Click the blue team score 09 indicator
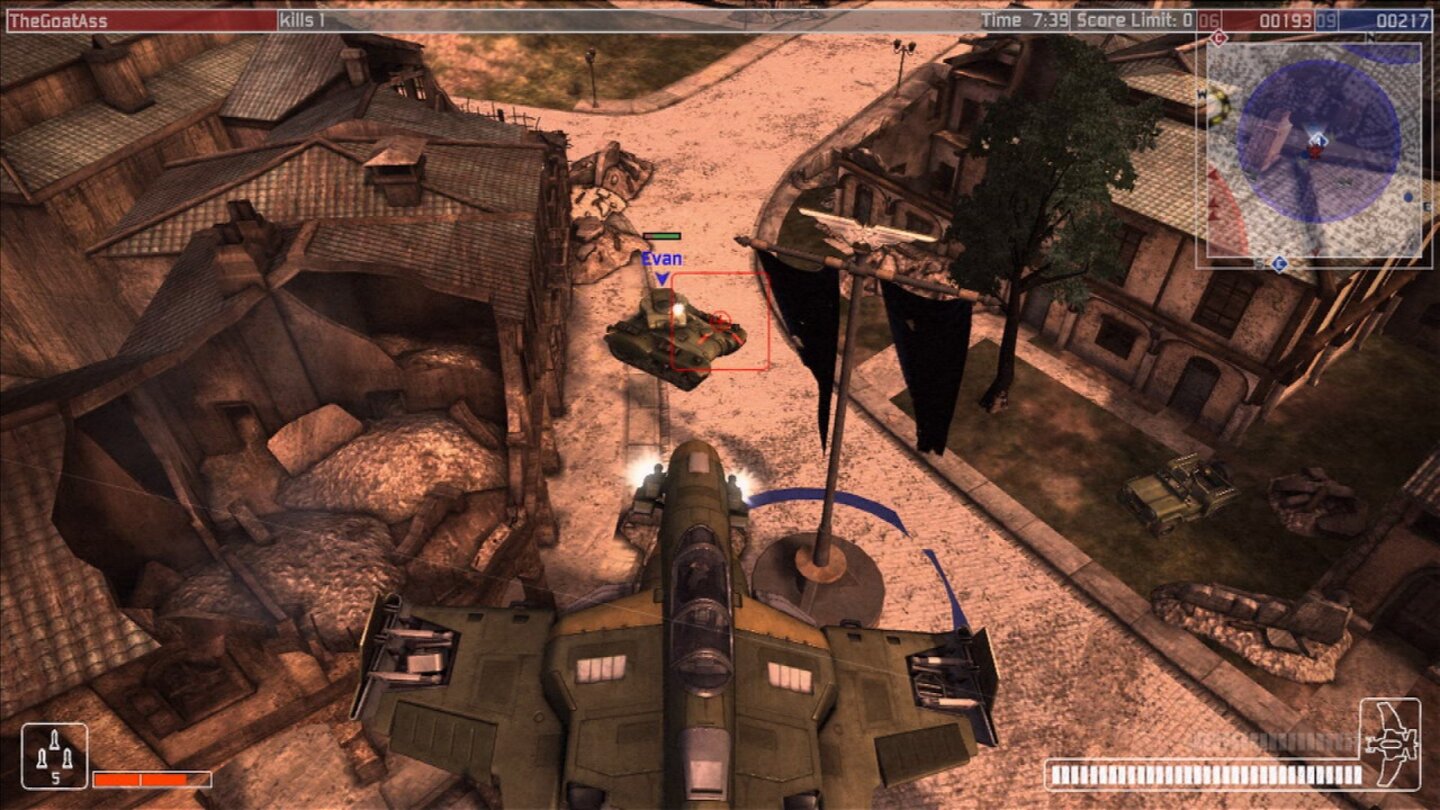 (1325, 18)
